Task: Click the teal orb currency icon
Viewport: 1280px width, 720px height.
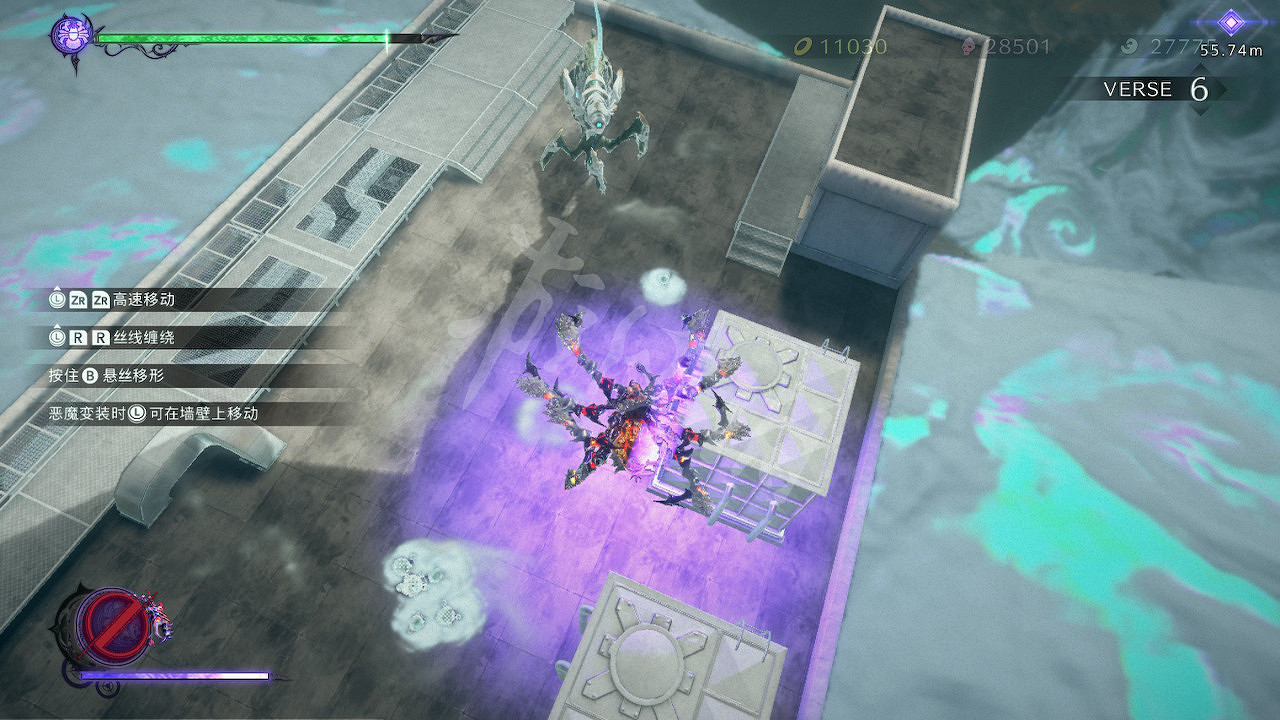Action: 1128,46
